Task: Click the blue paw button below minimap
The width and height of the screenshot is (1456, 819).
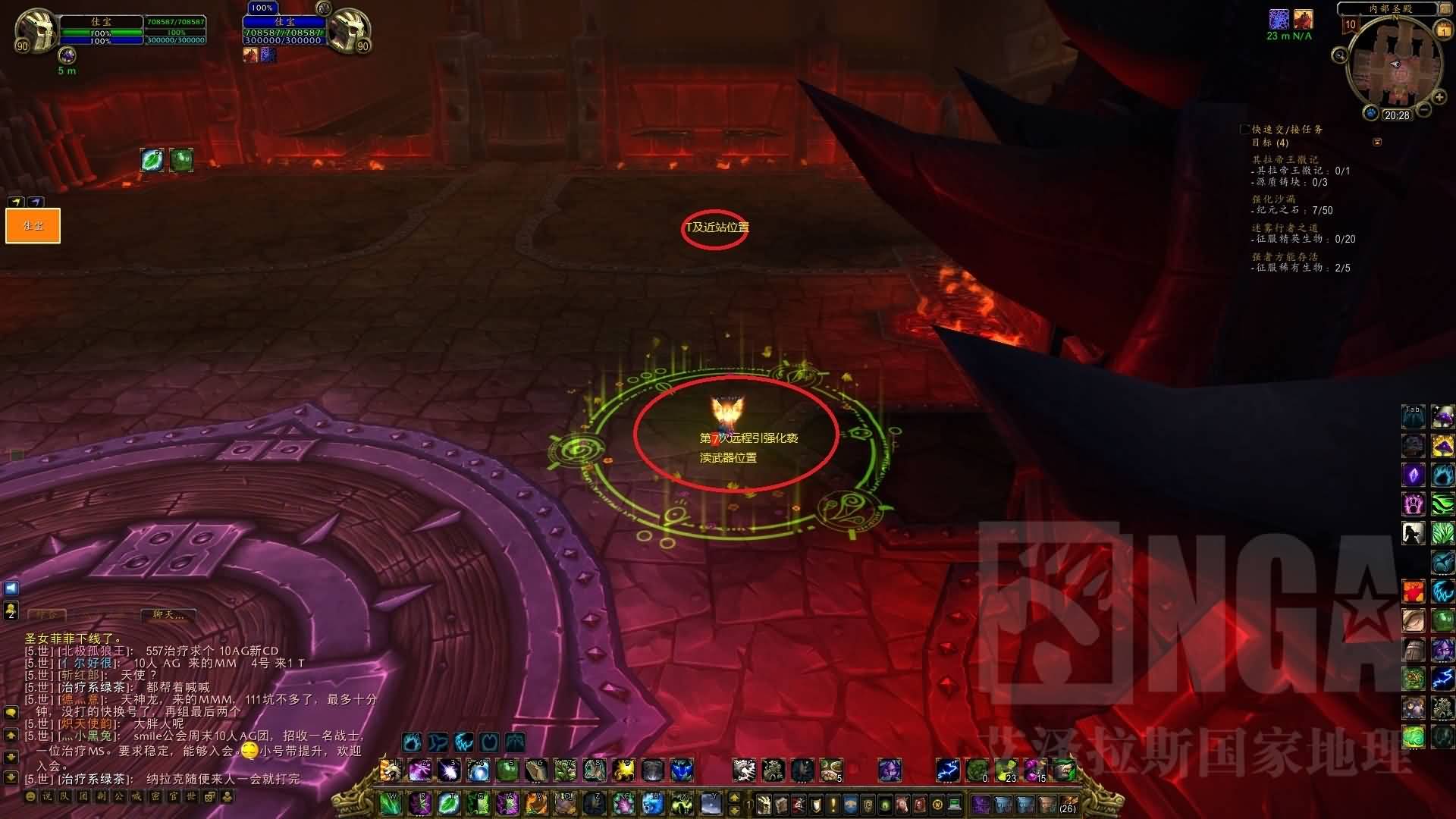Action: pos(1370,114)
